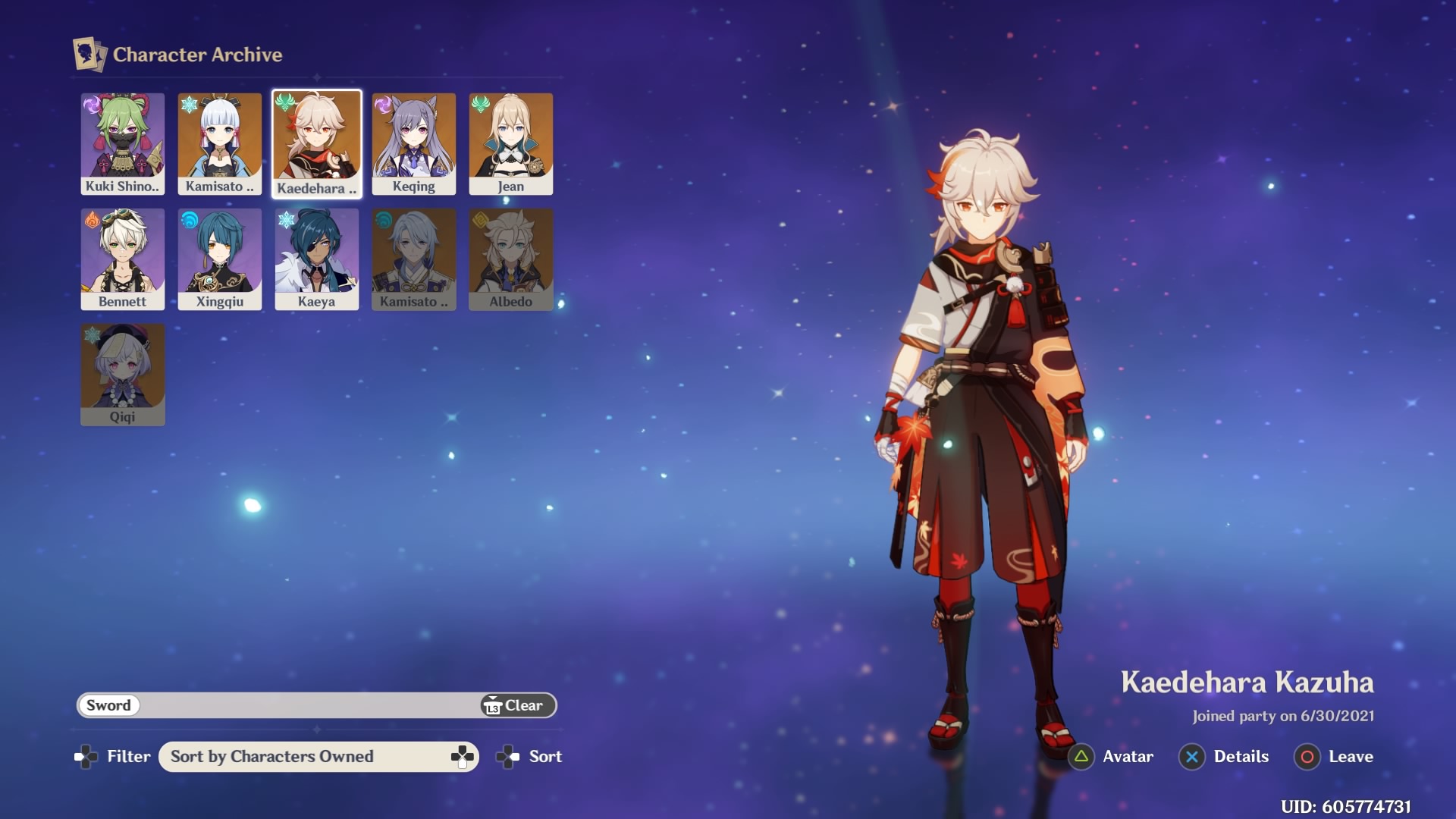
Task: Click the Hydro icon on Xingqiu's portrait
Action: [190, 219]
